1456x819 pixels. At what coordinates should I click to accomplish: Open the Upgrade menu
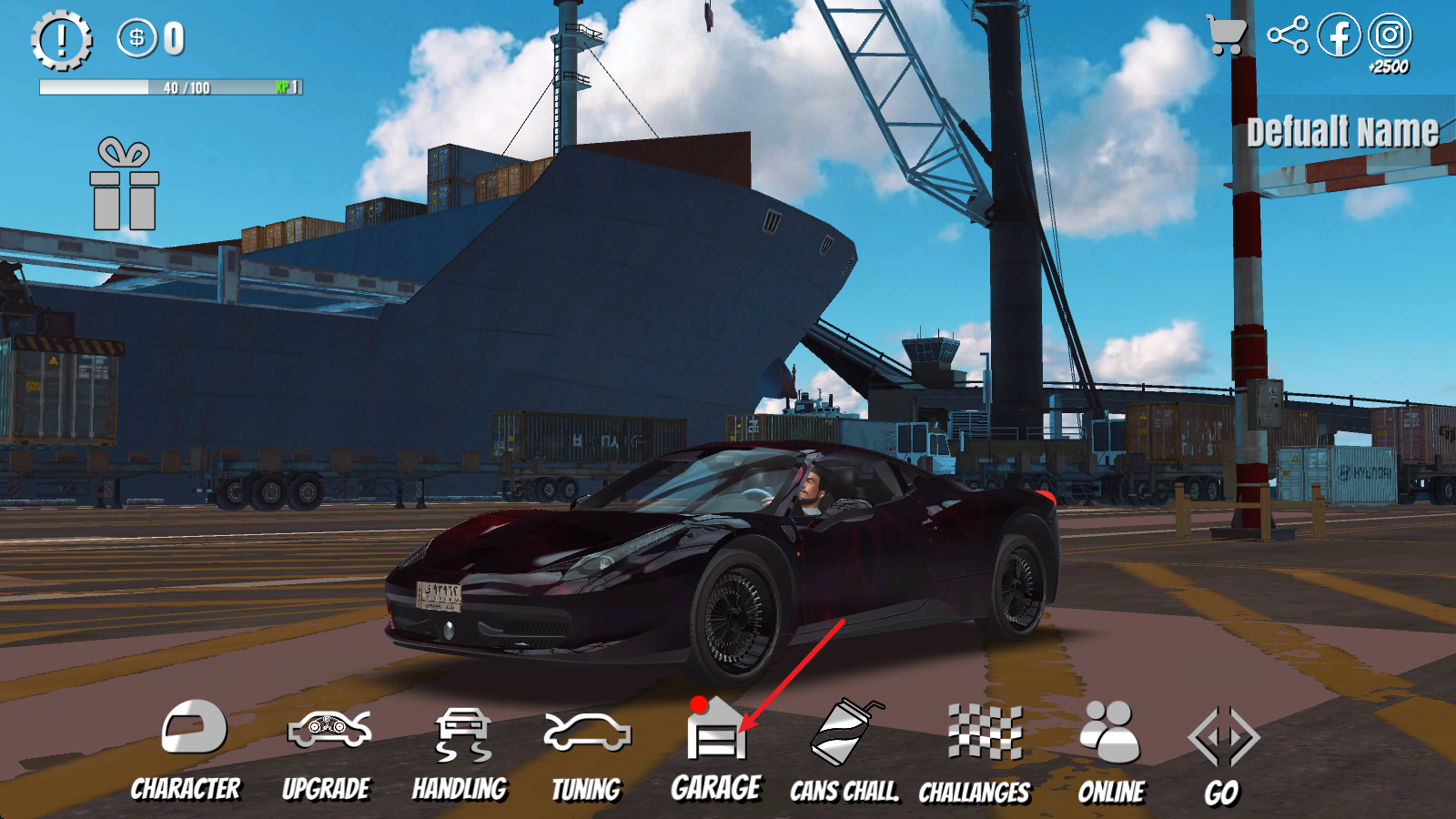click(x=328, y=750)
